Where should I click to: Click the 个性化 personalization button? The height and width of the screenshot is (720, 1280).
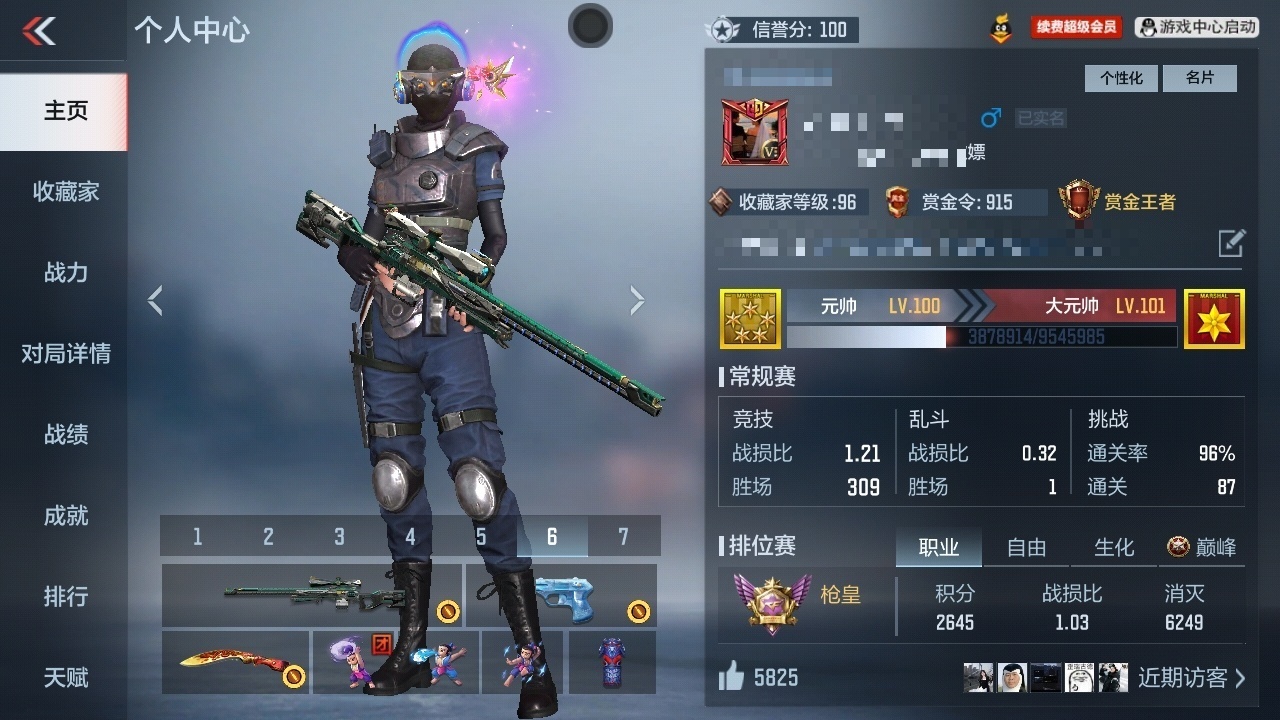(x=1121, y=78)
